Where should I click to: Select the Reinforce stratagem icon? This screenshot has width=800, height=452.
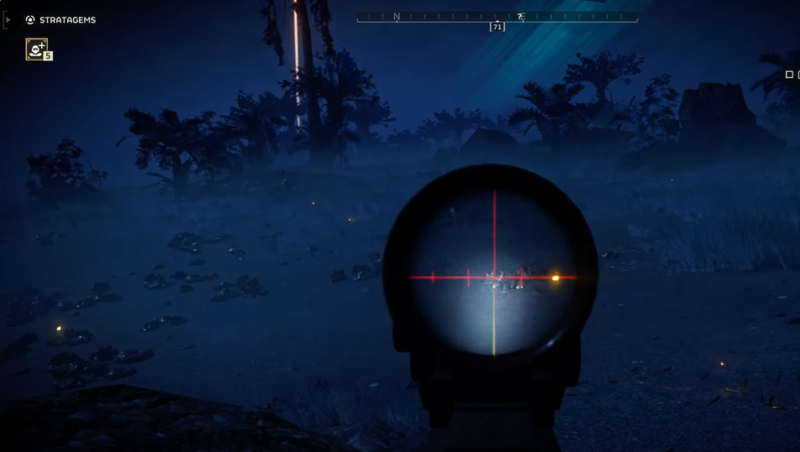[37, 49]
